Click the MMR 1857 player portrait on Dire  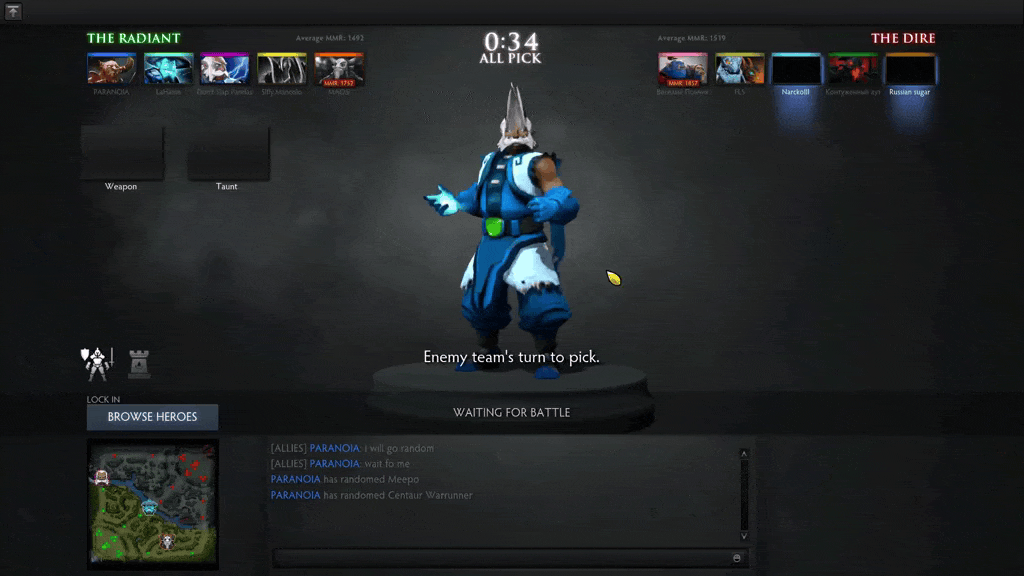point(683,69)
